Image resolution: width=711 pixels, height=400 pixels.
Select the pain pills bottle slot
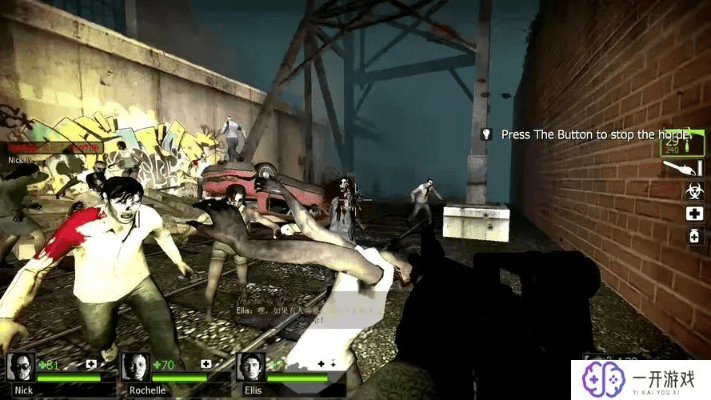click(x=694, y=236)
